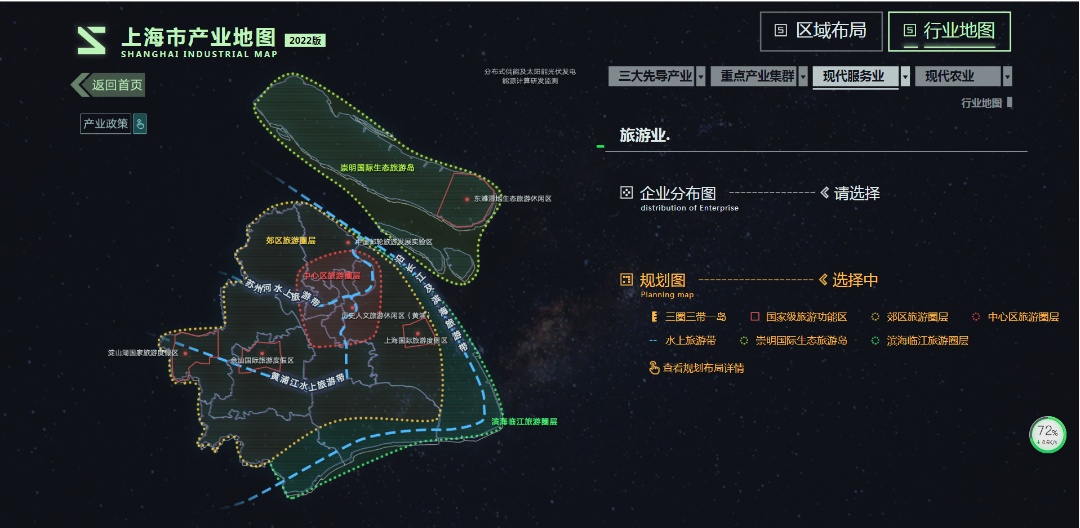Image resolution: width=1080 pixels, height=528 pixels.
Task: Choose the 企业分布图 enterprise distribution option
Action: click(677, 193)
